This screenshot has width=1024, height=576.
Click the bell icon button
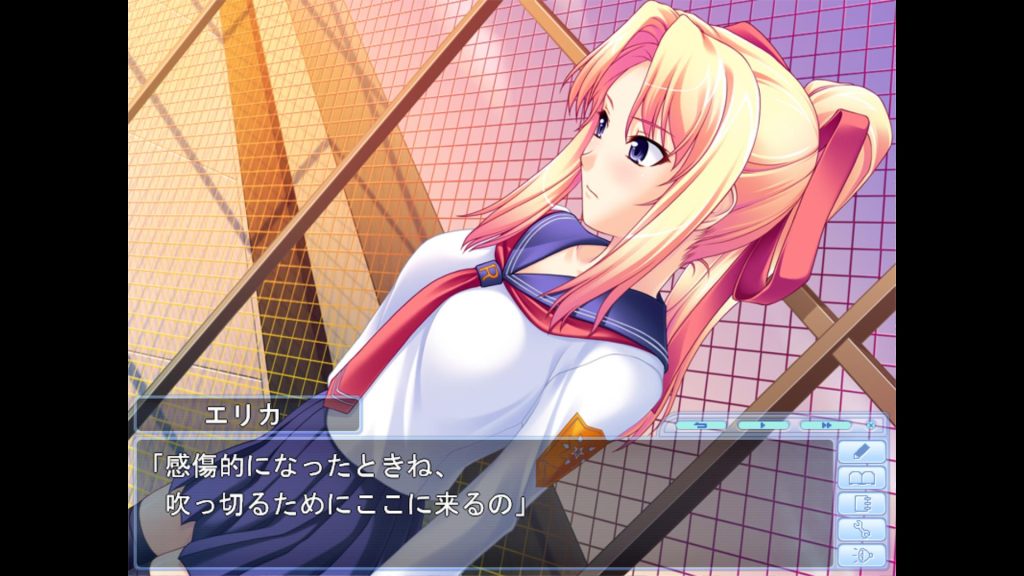[x=861, y=556]
